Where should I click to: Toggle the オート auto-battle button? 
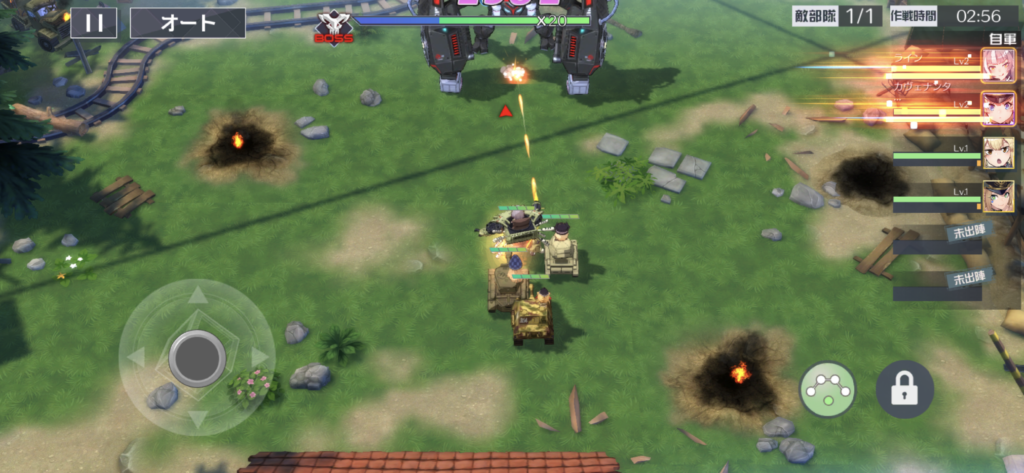tap(188, 22)
